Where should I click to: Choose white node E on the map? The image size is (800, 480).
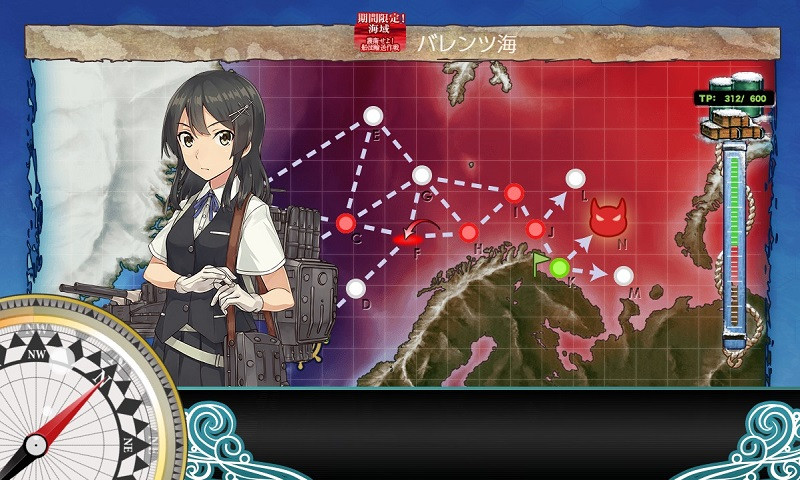coord(373,116)
